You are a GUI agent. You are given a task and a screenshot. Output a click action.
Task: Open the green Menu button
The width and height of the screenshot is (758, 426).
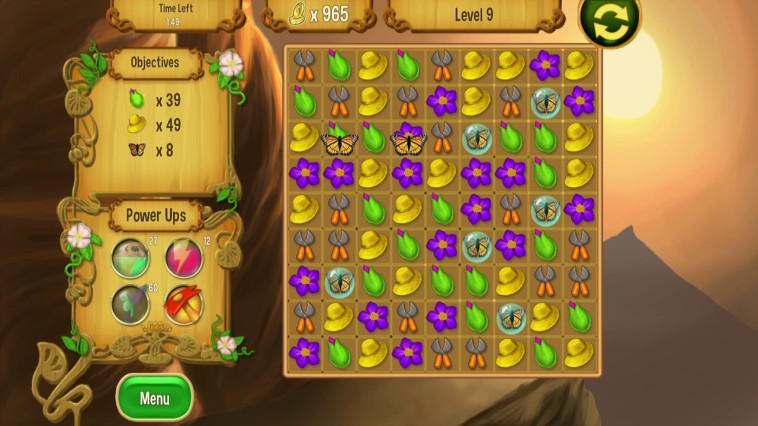point(154,398)
